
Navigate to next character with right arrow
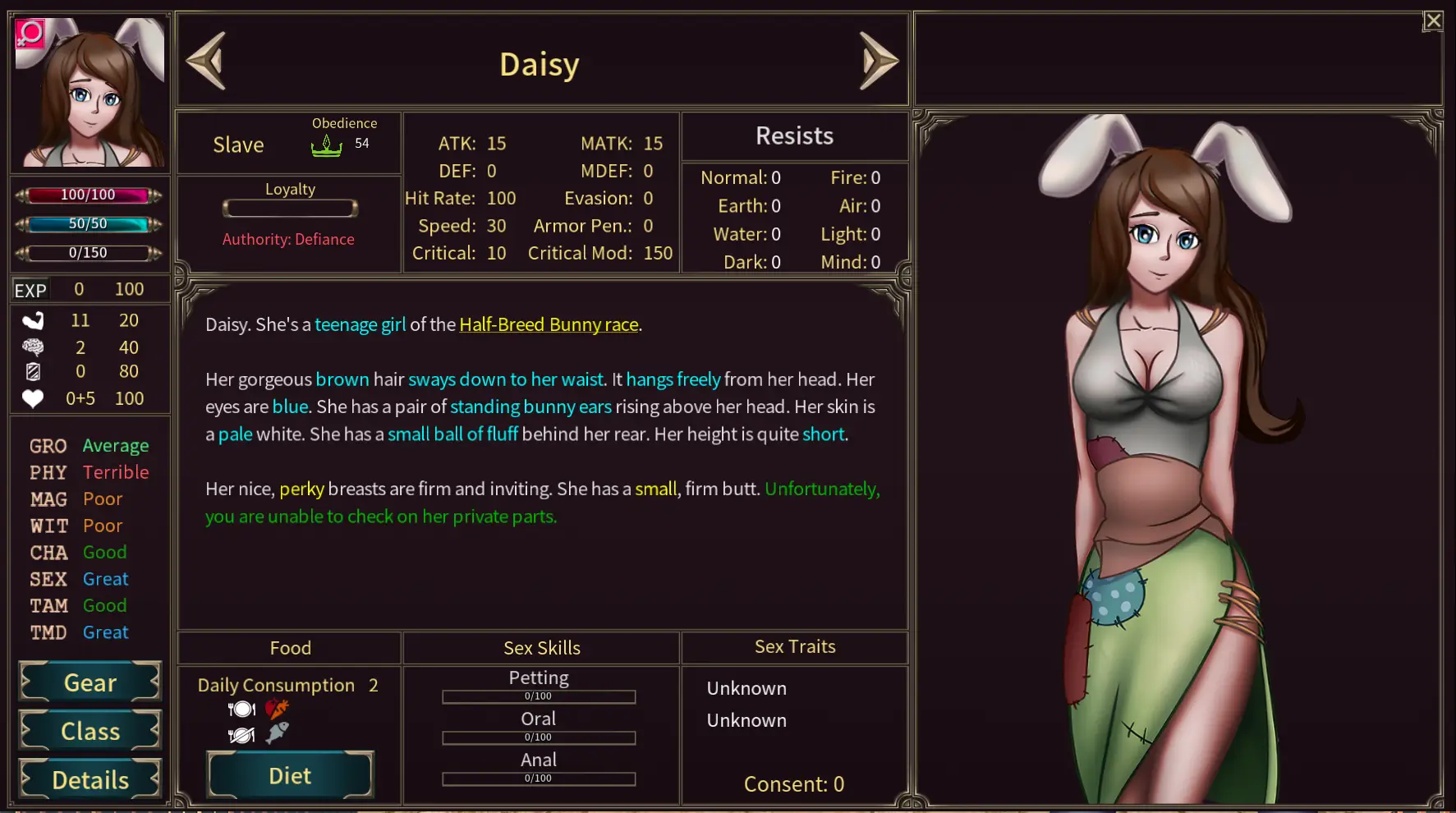[877, 60]
